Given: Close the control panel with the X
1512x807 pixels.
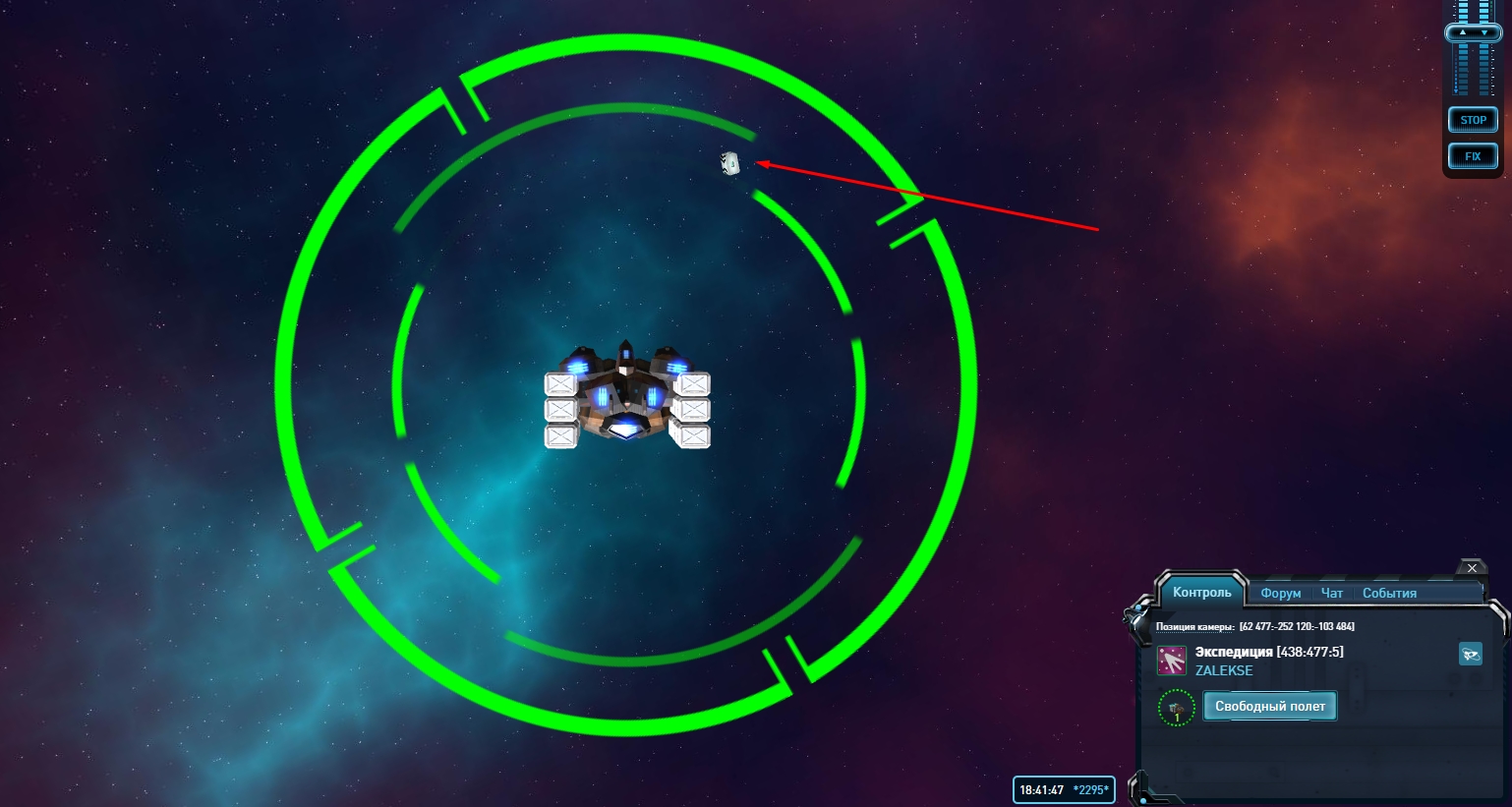Looking at the screenshot, I should (1472, 568).
